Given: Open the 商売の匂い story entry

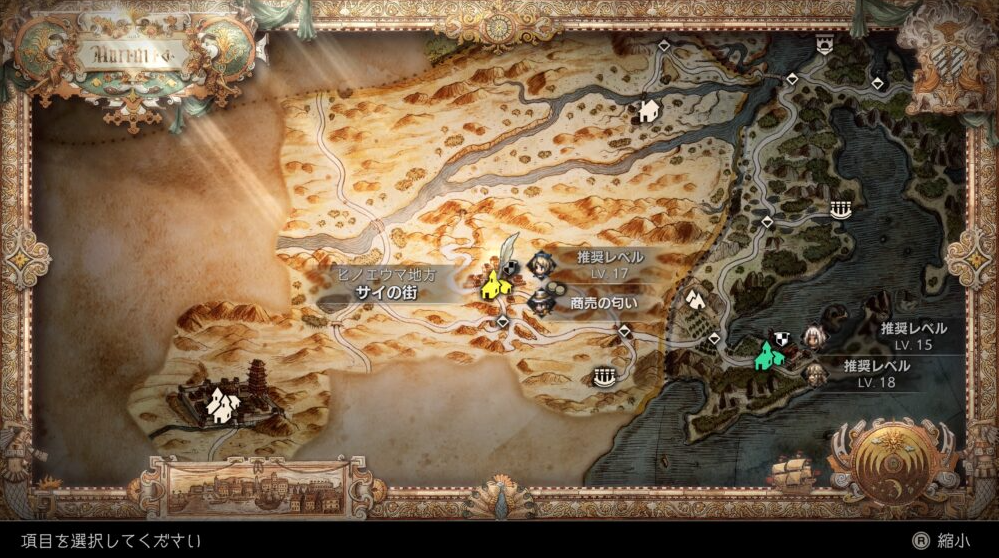Looking at the screenshot, I should (x=545, y=301).
